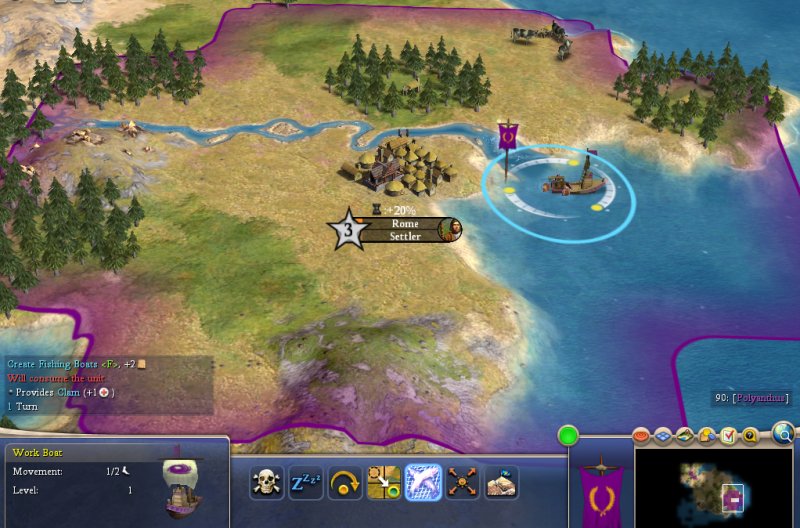800x528 pixels.
Task: Toggle the yields display icon
Action: (706, 436)
